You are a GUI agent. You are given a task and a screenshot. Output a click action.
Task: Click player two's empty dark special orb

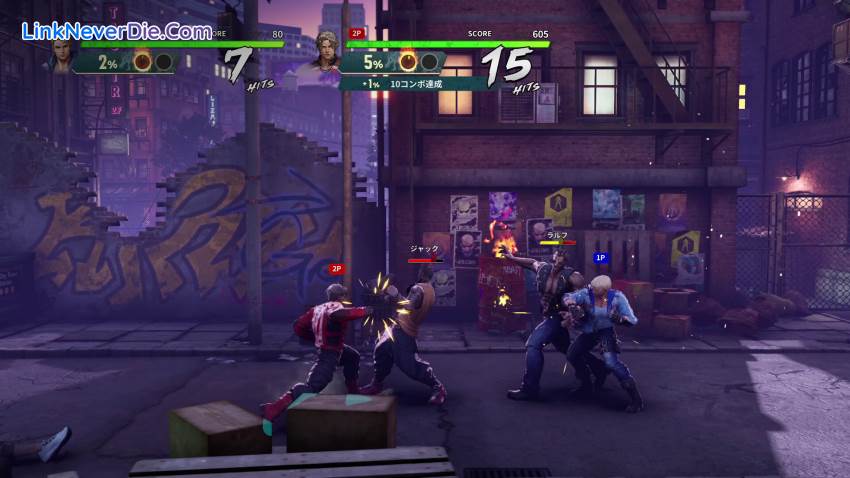[430, 62]
